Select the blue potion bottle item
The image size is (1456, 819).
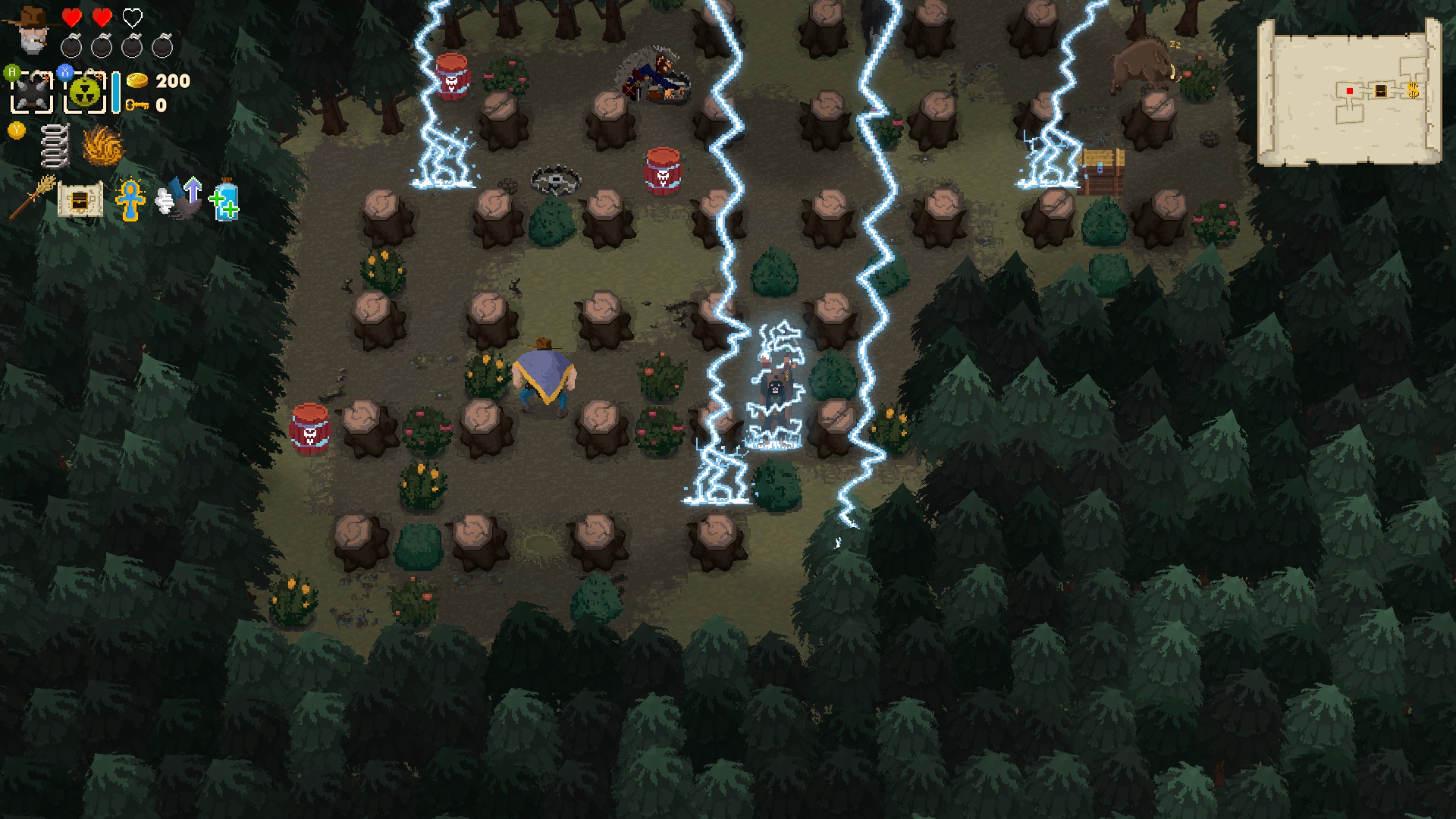click(x=225, y=200)
